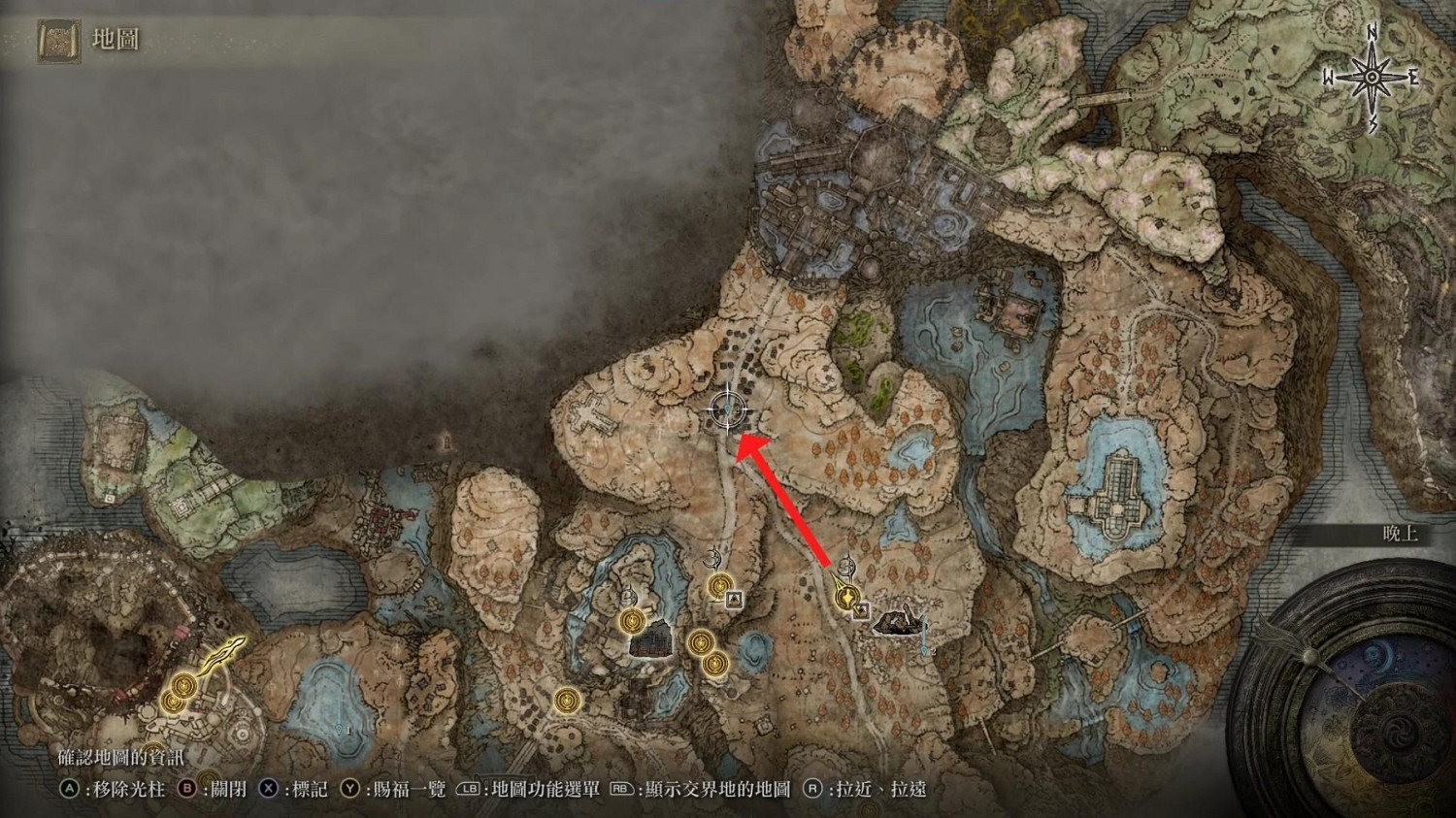Viewport: 1456px width, 818px height.
Task: Click the crosshair map cursor
Action: click(x=728, y=409)
